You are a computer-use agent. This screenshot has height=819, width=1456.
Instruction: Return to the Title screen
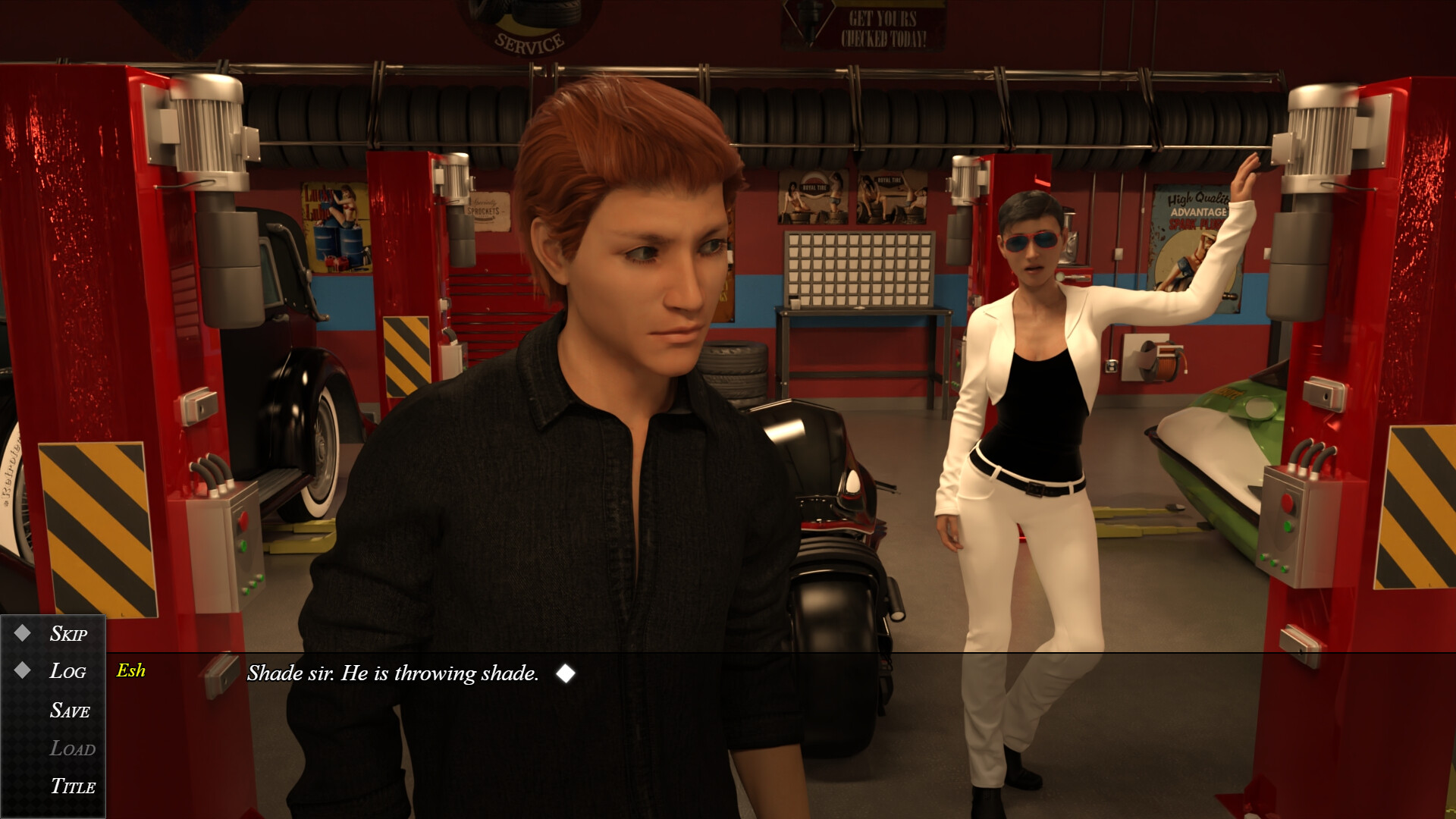[x=73, y=786]
